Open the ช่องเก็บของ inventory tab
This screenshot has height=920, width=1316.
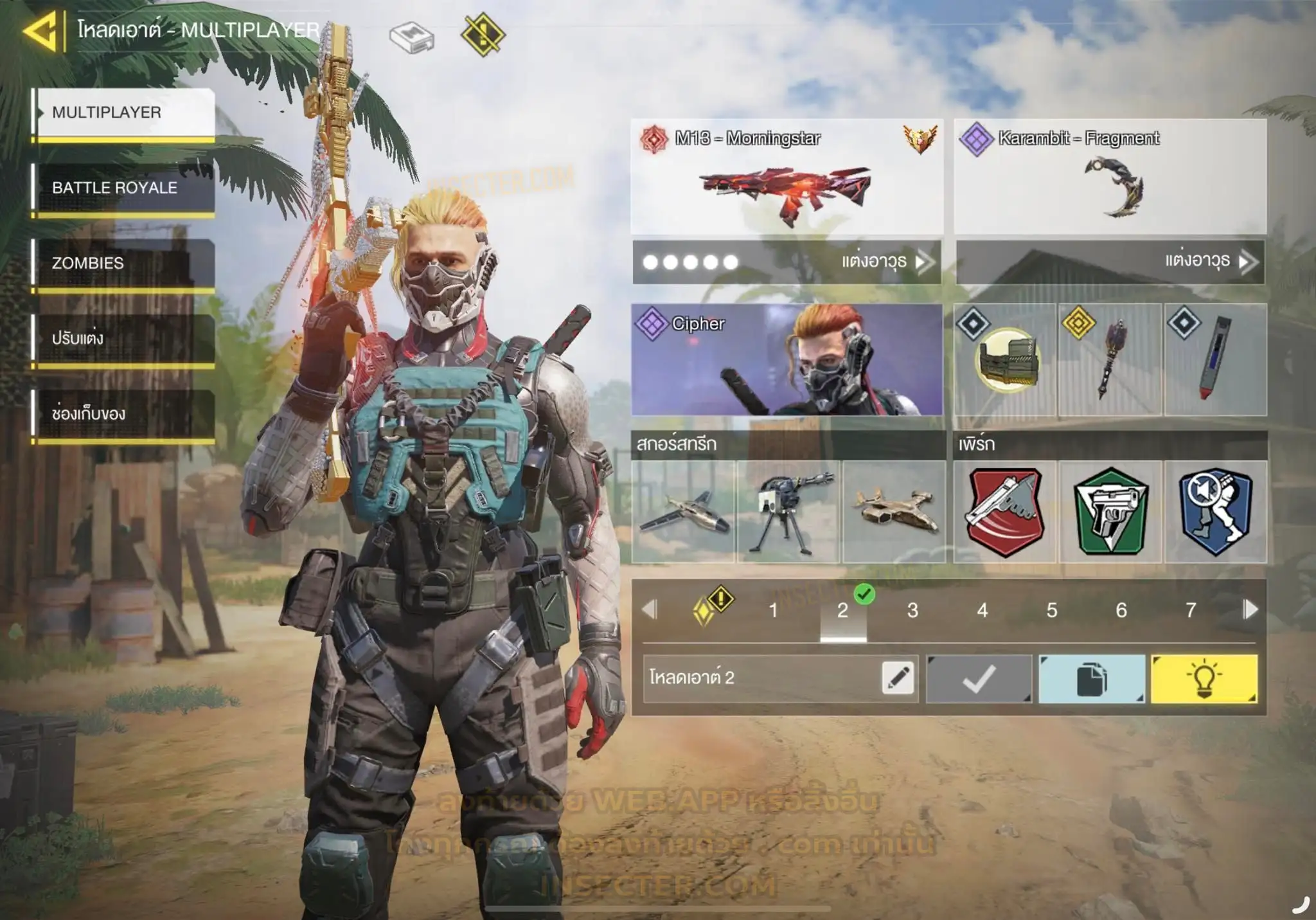click(x=123, y=413)
